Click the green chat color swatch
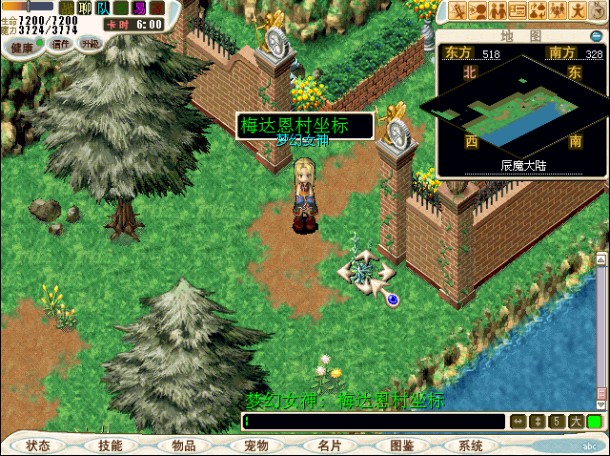 point(594,422)
